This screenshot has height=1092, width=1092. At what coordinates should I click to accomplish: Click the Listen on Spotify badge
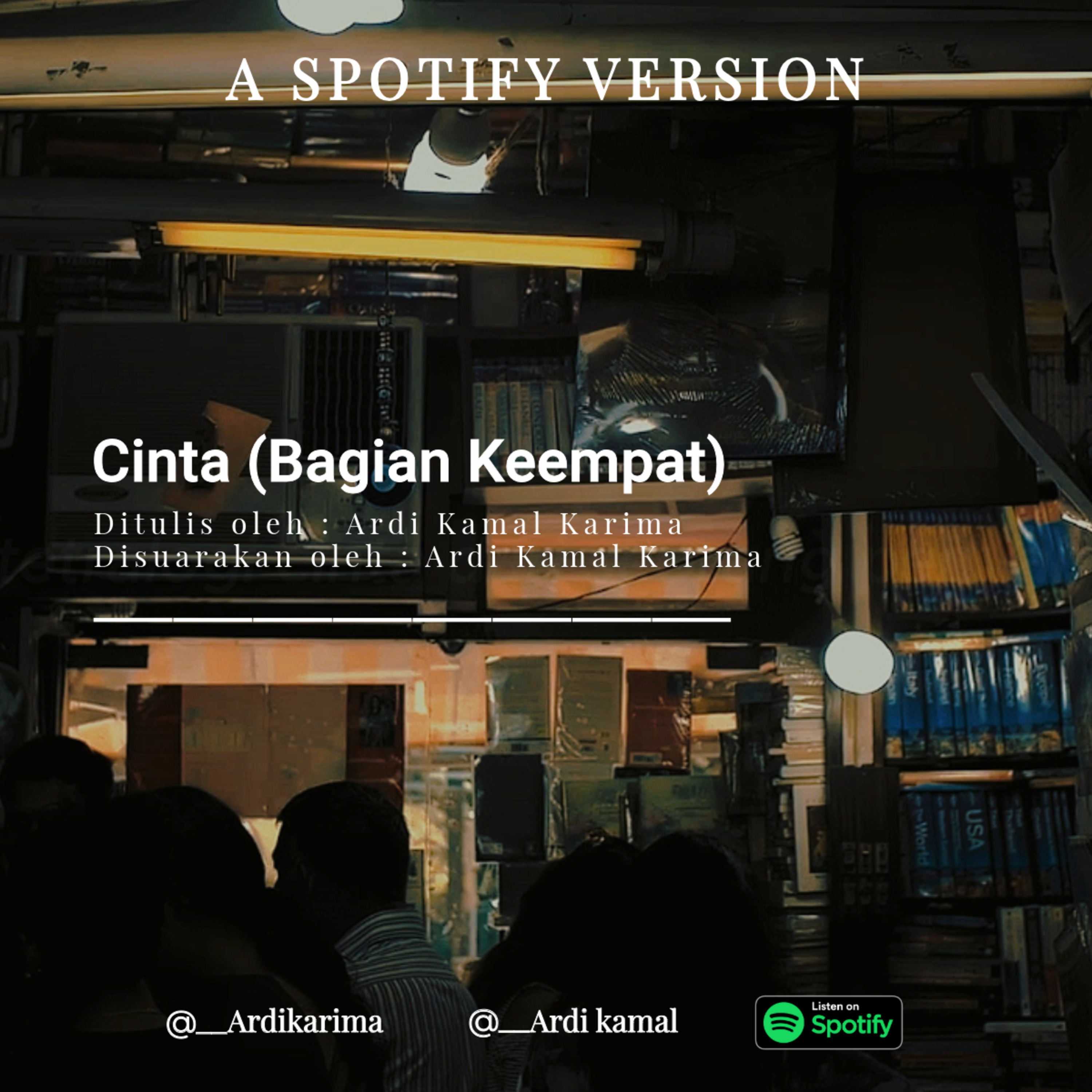pos(828,1022)
